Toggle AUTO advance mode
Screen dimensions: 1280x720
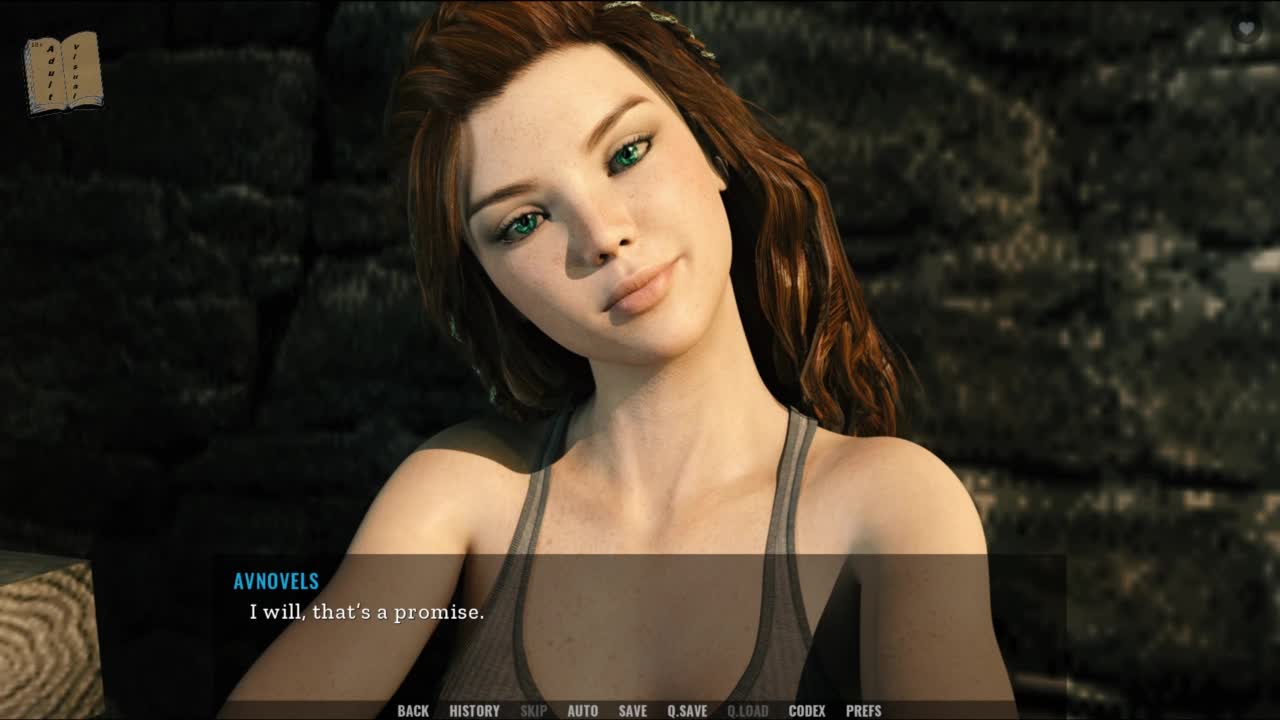(x=582, y=711)
